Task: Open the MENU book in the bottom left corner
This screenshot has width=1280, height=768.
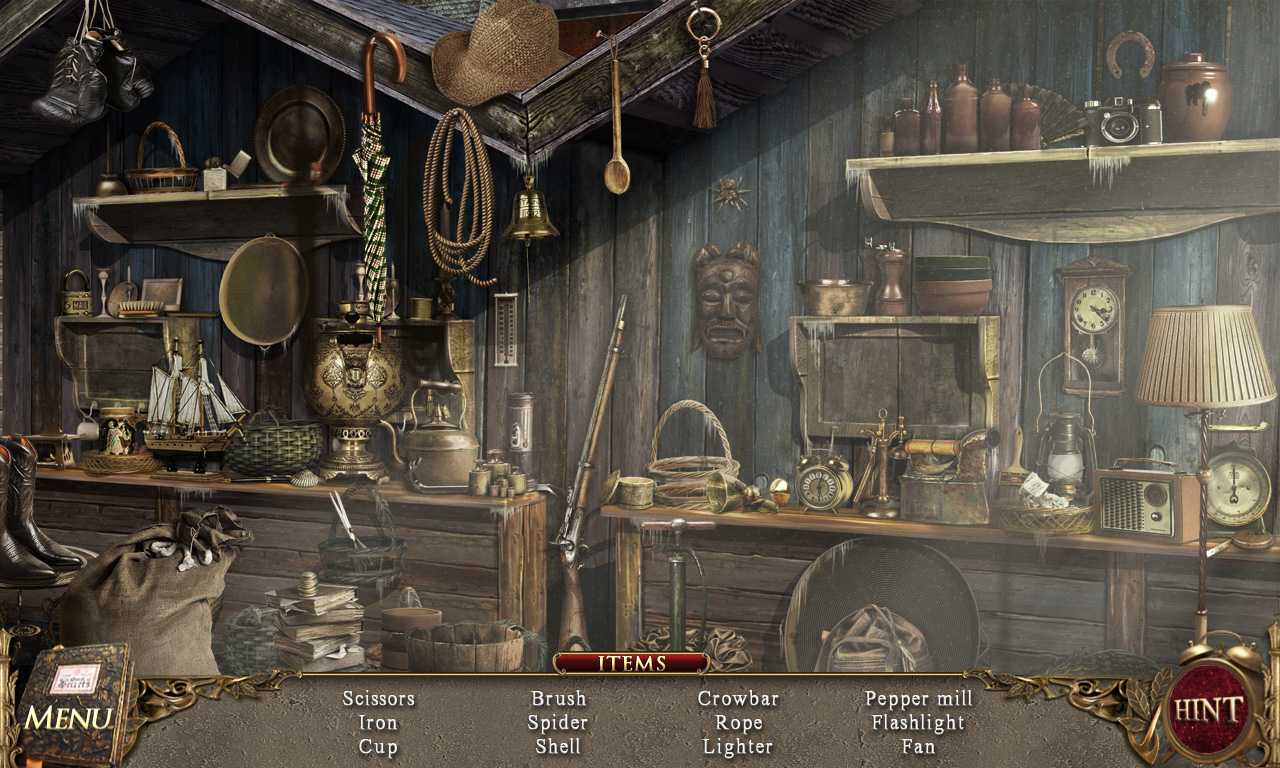Action: tap(75, 700)
